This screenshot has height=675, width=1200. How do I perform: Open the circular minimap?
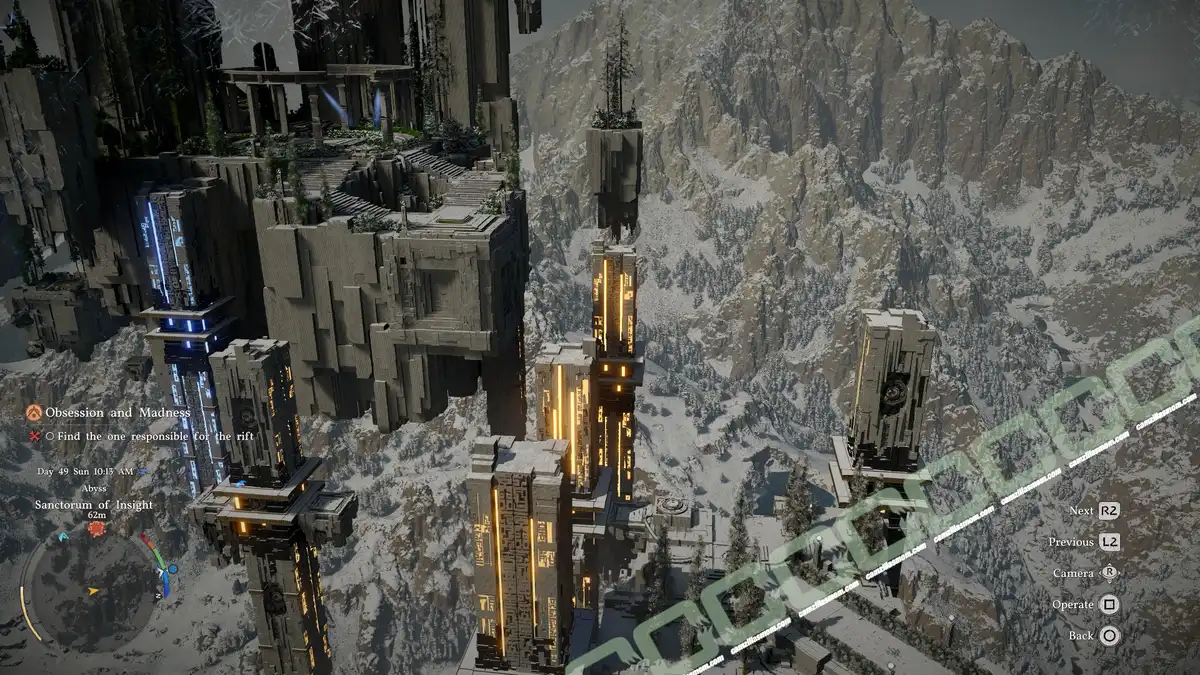pyautogui.click(x=93, y=590)
